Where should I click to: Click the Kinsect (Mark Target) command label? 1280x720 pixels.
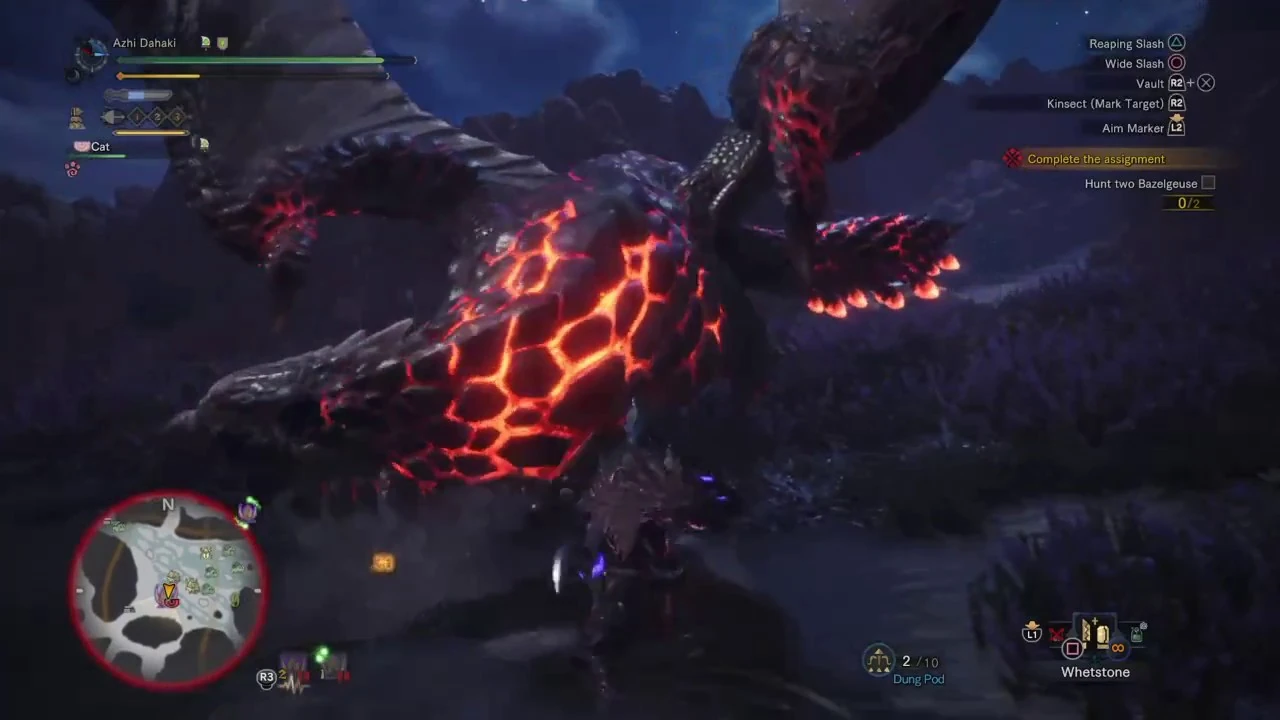coord(1105,103)
